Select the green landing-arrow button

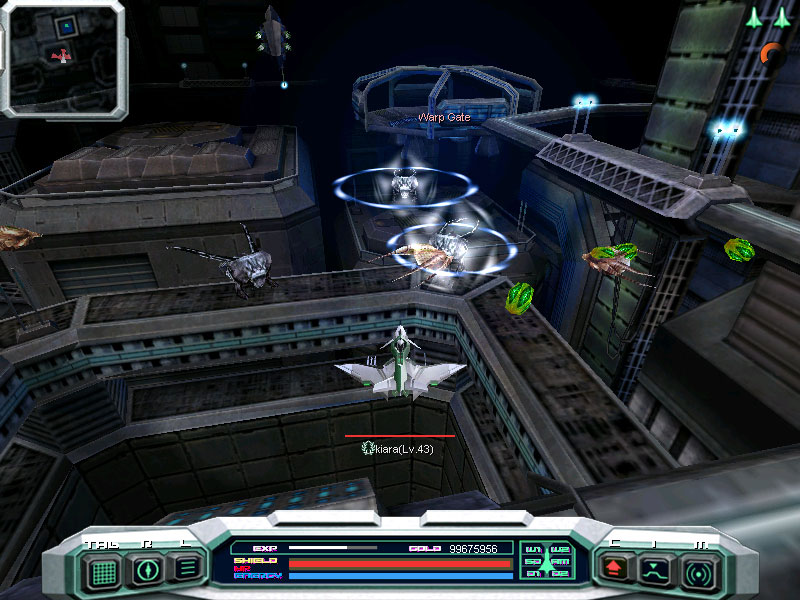(x=655, y=571)
